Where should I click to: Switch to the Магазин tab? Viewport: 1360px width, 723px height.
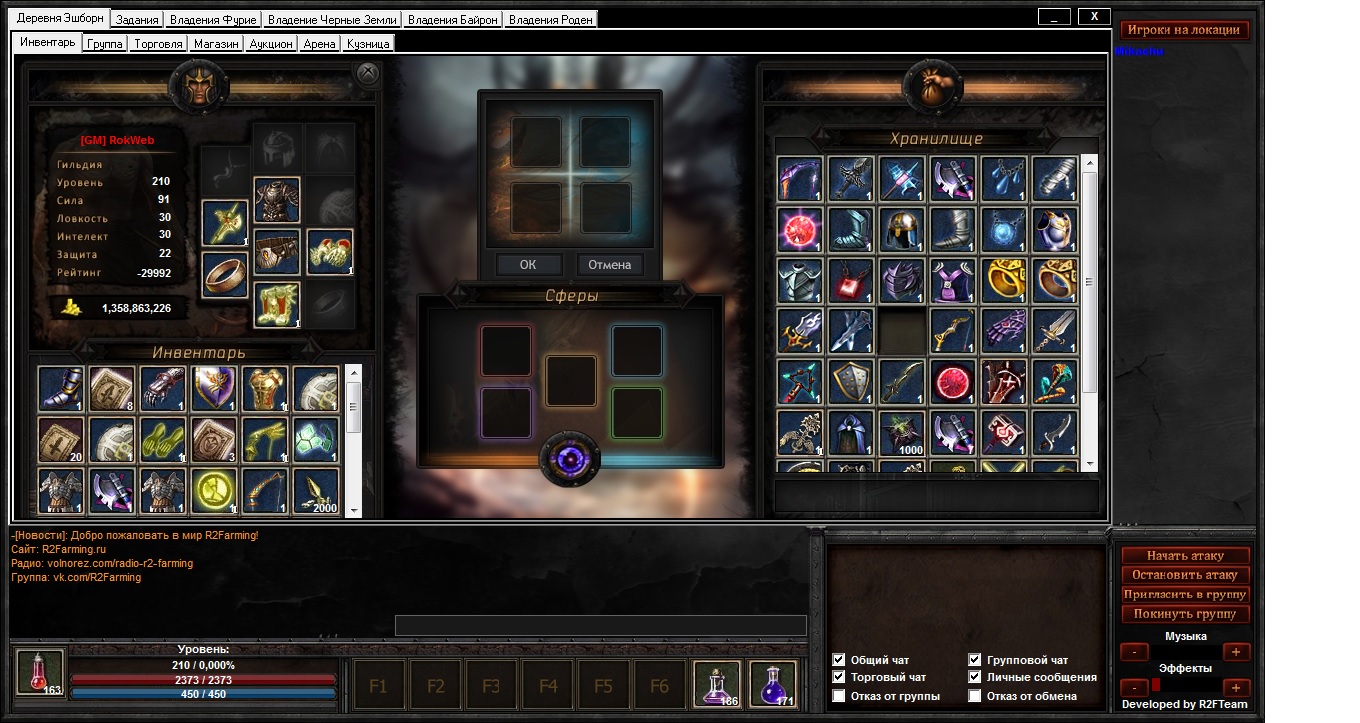(216, 44)
